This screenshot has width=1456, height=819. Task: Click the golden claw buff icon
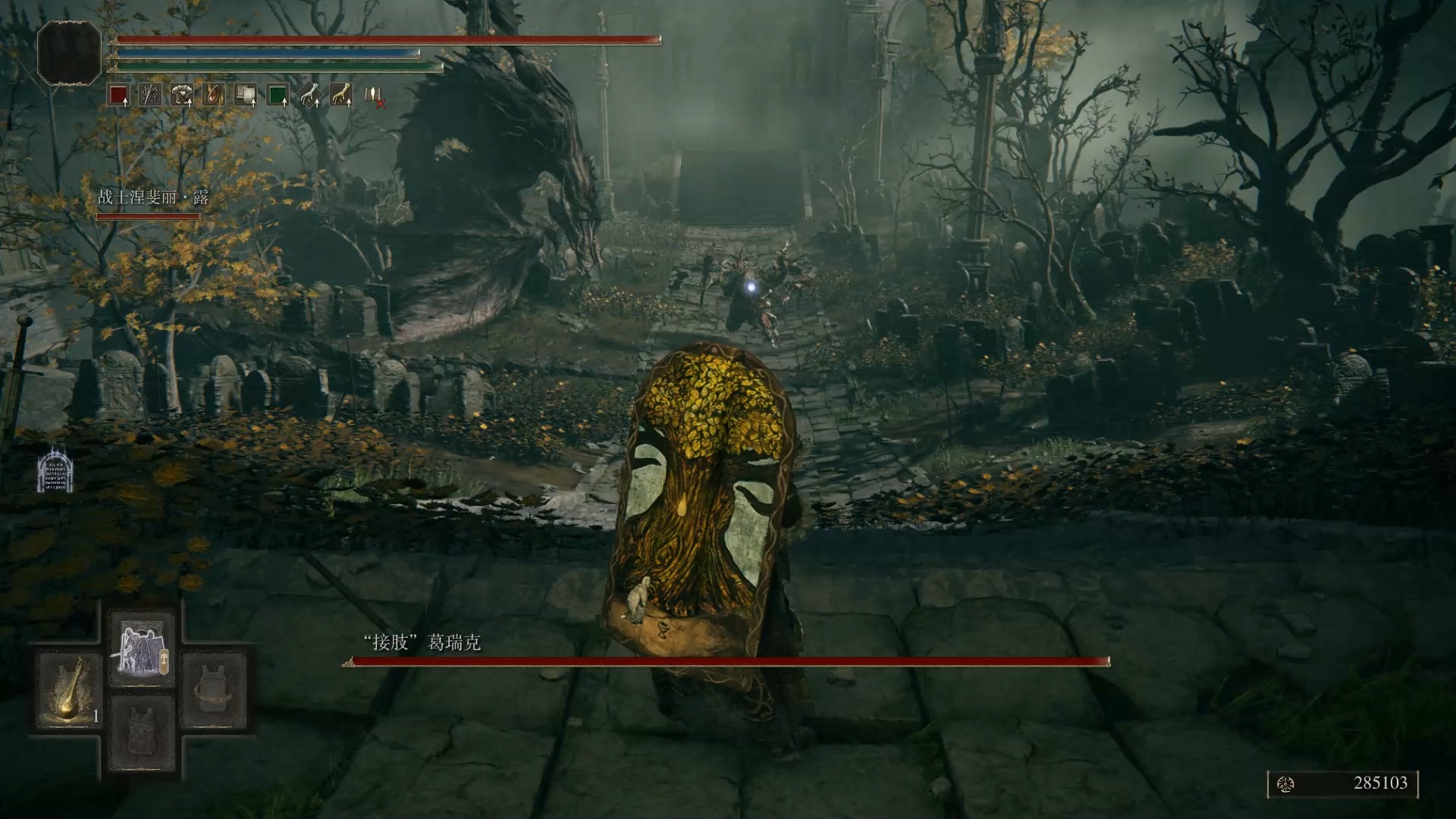[x=341, y=96]
